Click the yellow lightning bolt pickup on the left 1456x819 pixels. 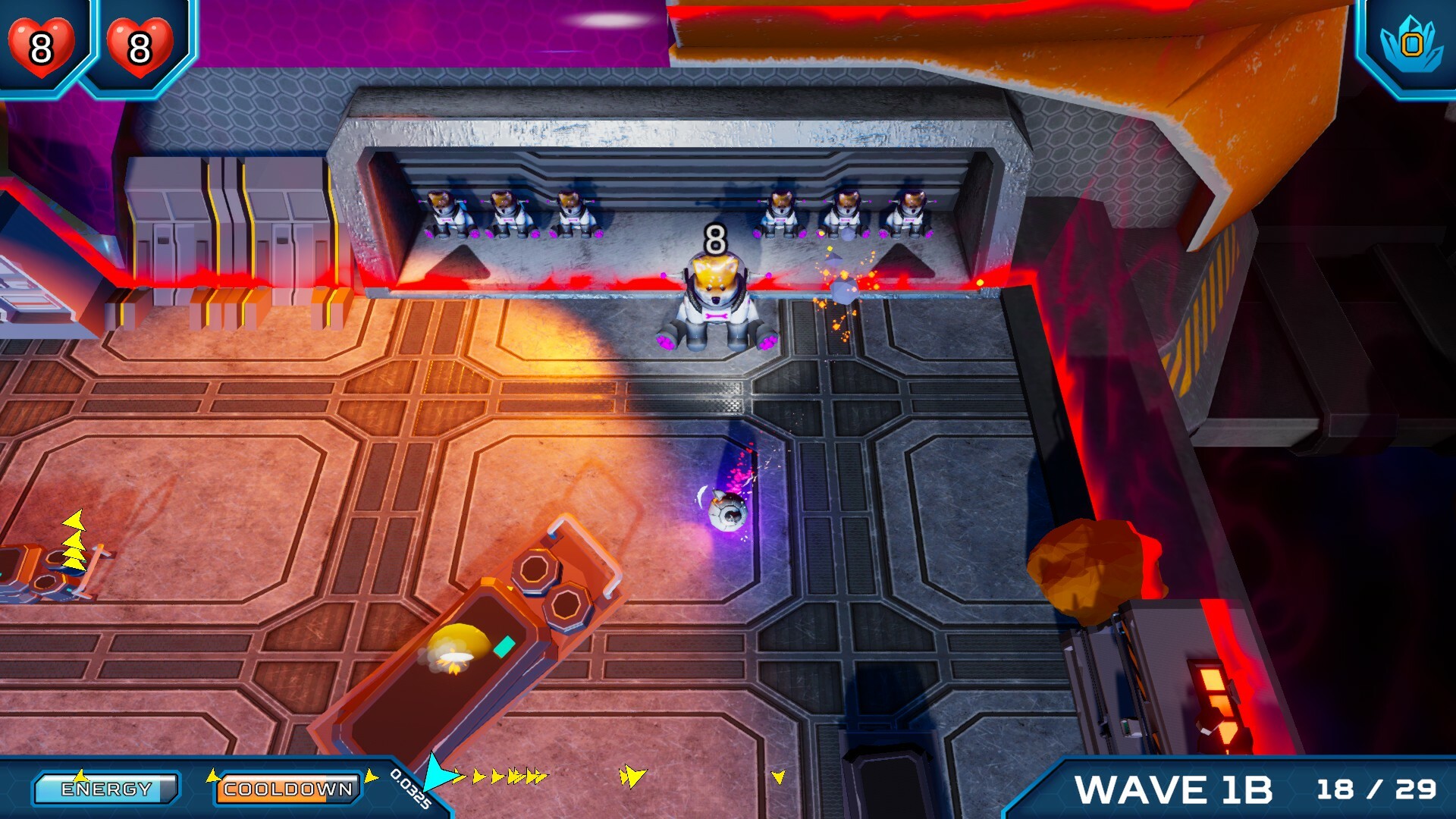[76, 538]
